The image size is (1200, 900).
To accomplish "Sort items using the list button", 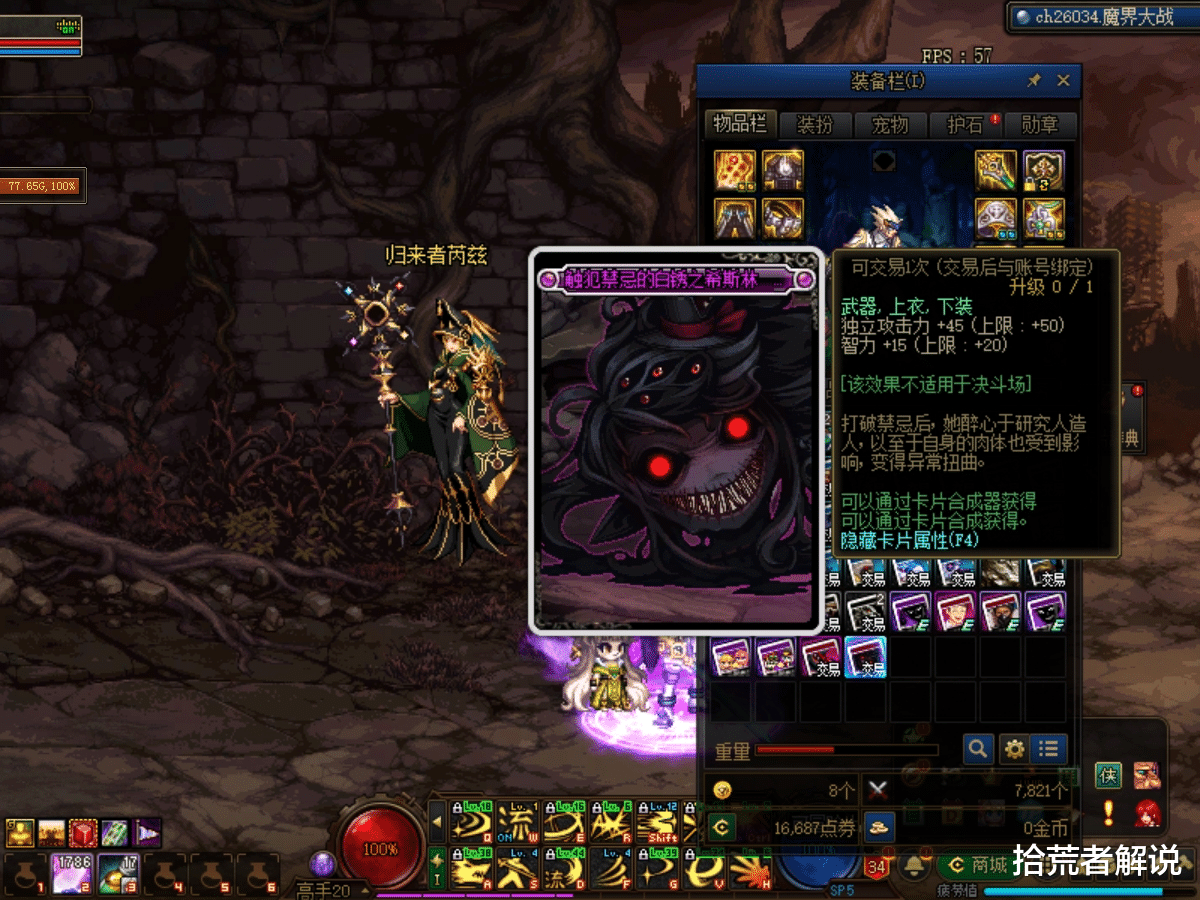I will pos(1048,748).
